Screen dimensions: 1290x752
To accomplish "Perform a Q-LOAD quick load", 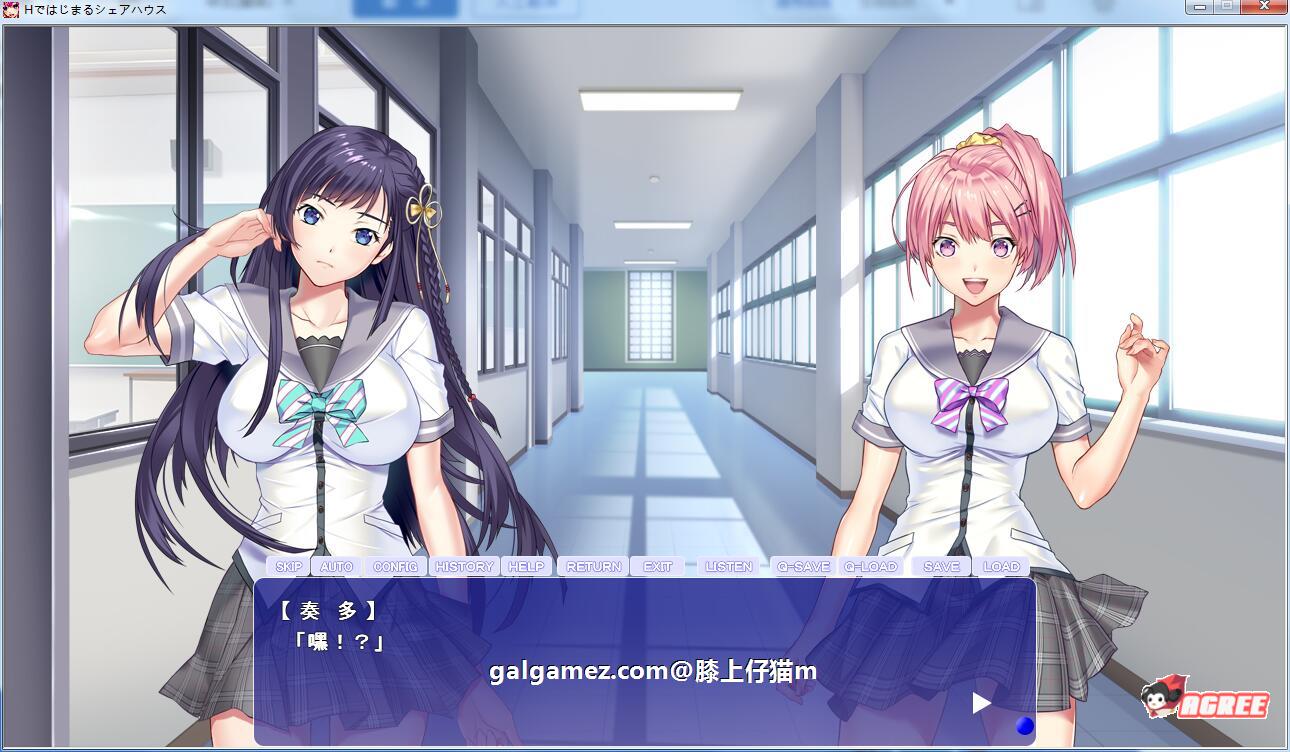I will 871,565.
